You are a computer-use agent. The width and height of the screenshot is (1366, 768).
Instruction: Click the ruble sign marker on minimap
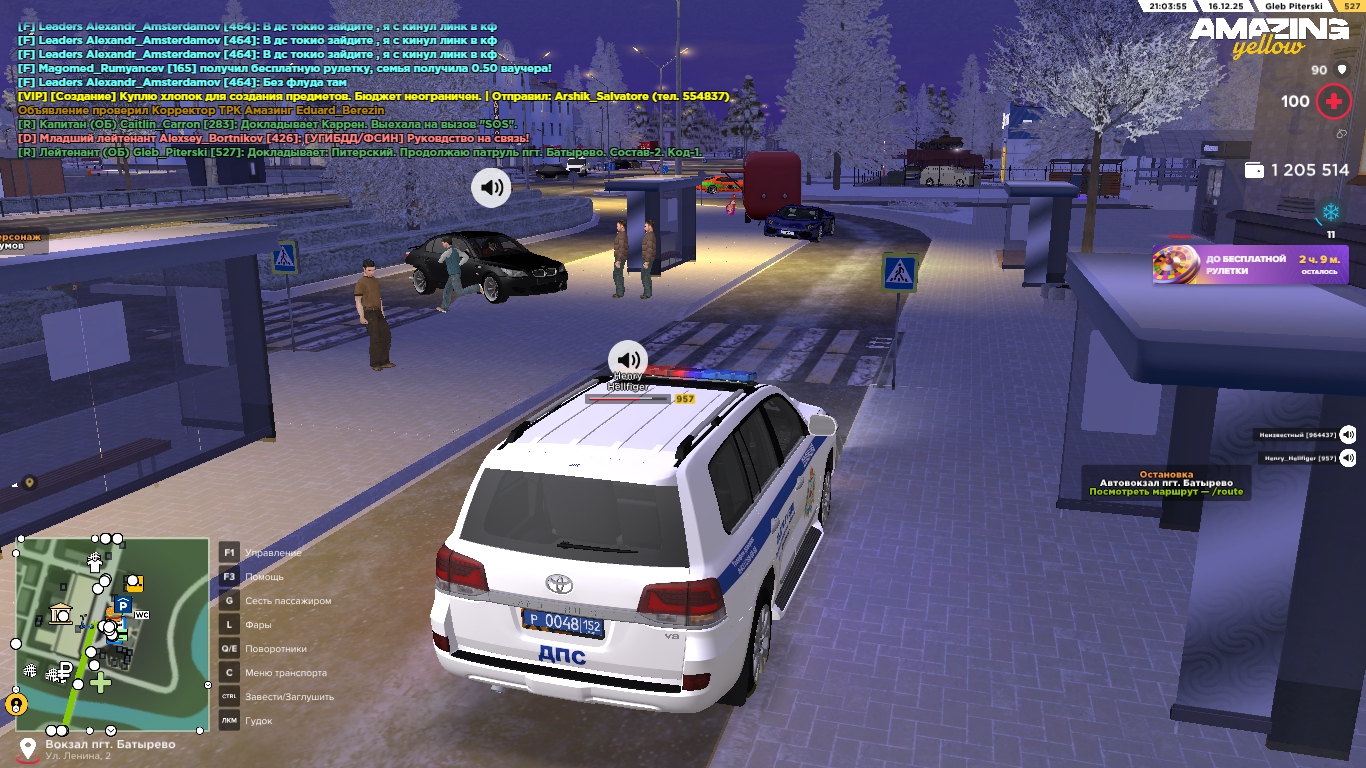(x=65, y=669)
